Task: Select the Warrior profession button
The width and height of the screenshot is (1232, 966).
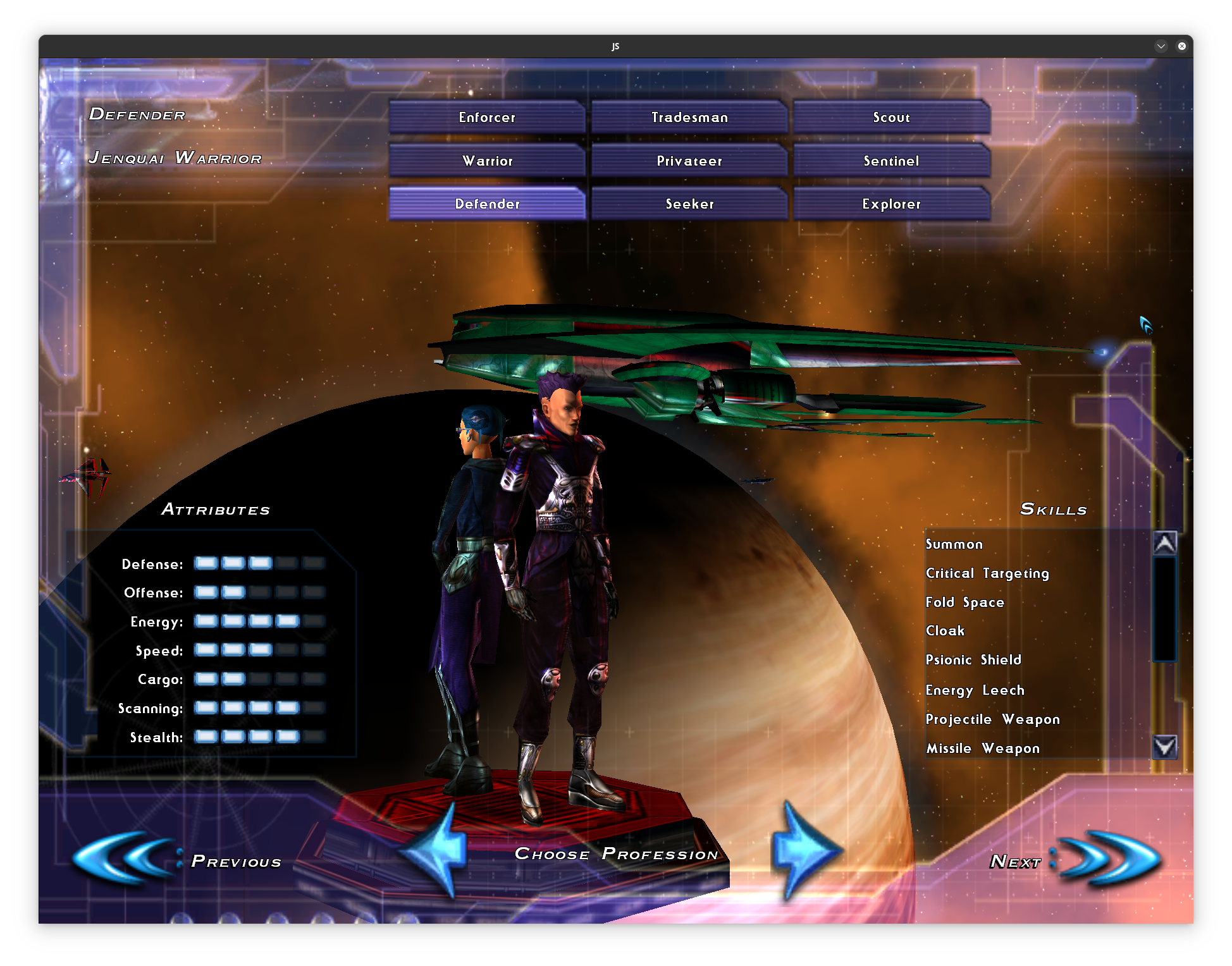Action: [x=487, y=161]
